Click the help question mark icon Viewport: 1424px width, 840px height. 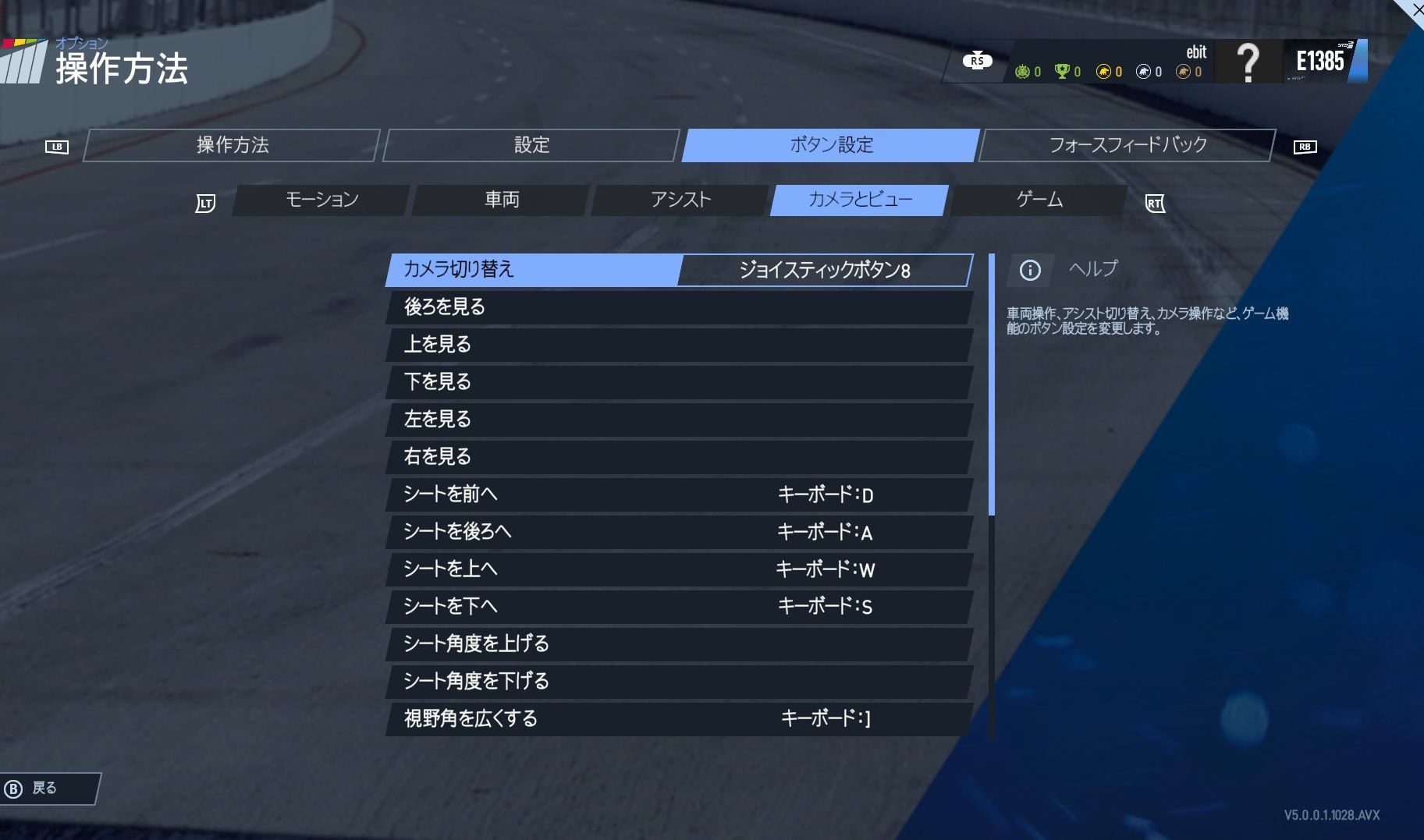(1248, 61)
